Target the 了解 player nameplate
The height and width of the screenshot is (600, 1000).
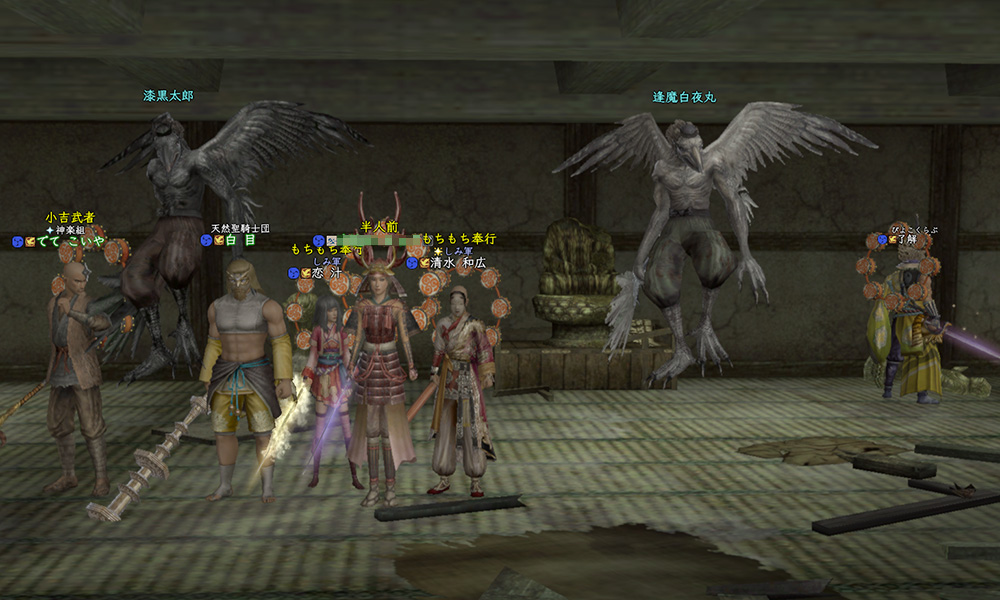pyautogui.click(x=906, y=240)
